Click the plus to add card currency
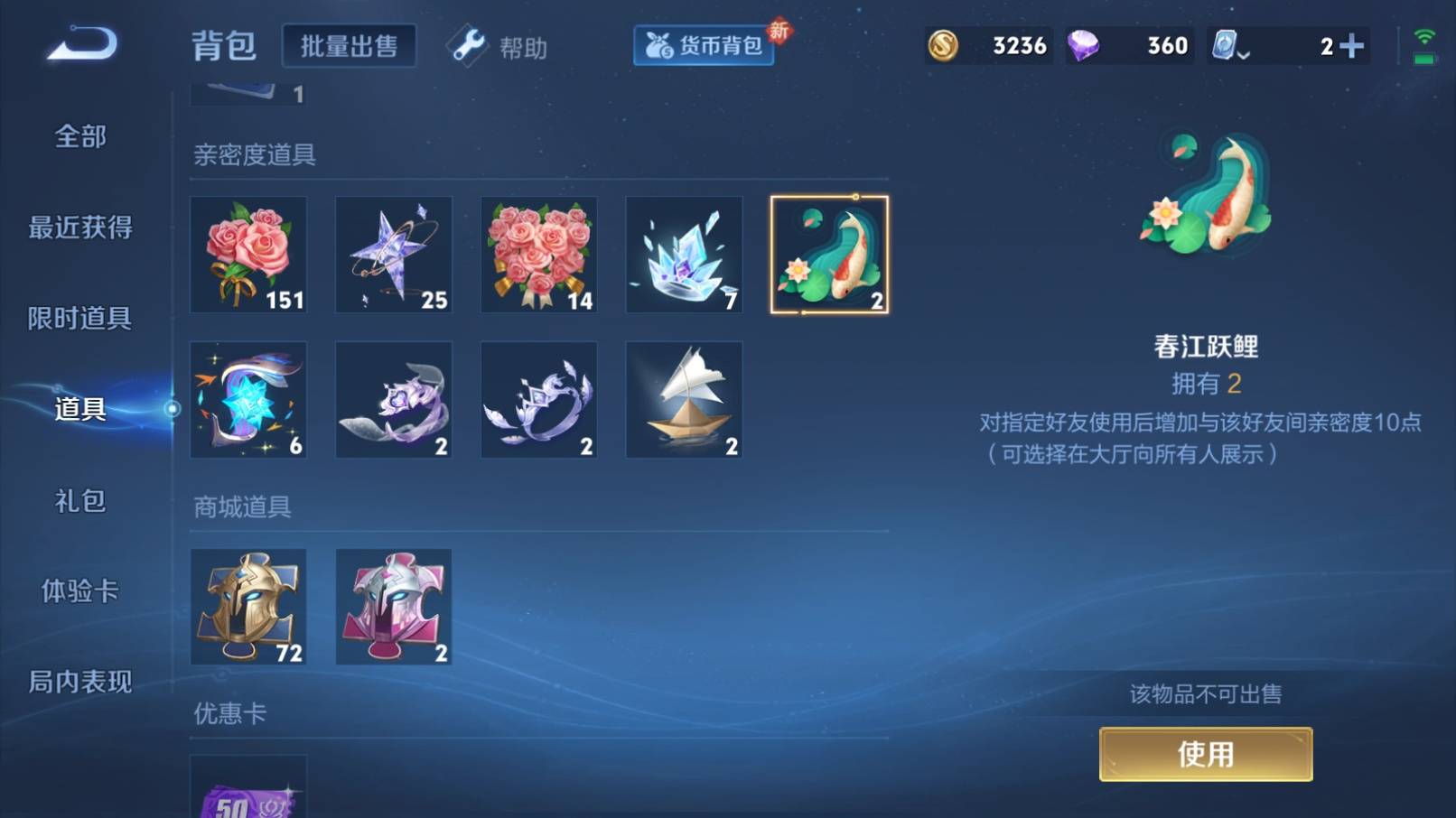 (x=1353, y=45)
